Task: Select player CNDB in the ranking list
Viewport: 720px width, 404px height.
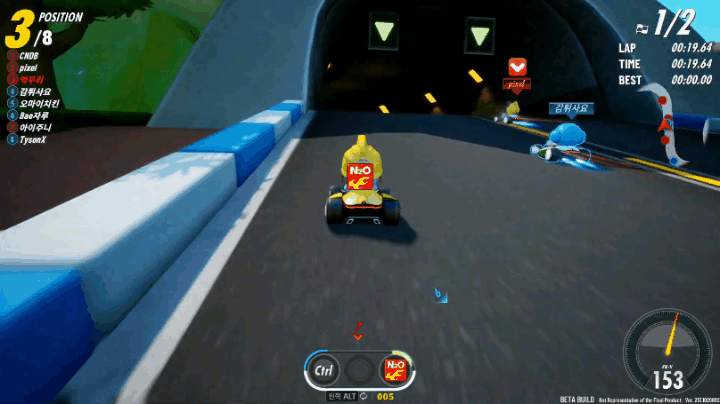Action: pyautogui.click(x=28, y=56)
